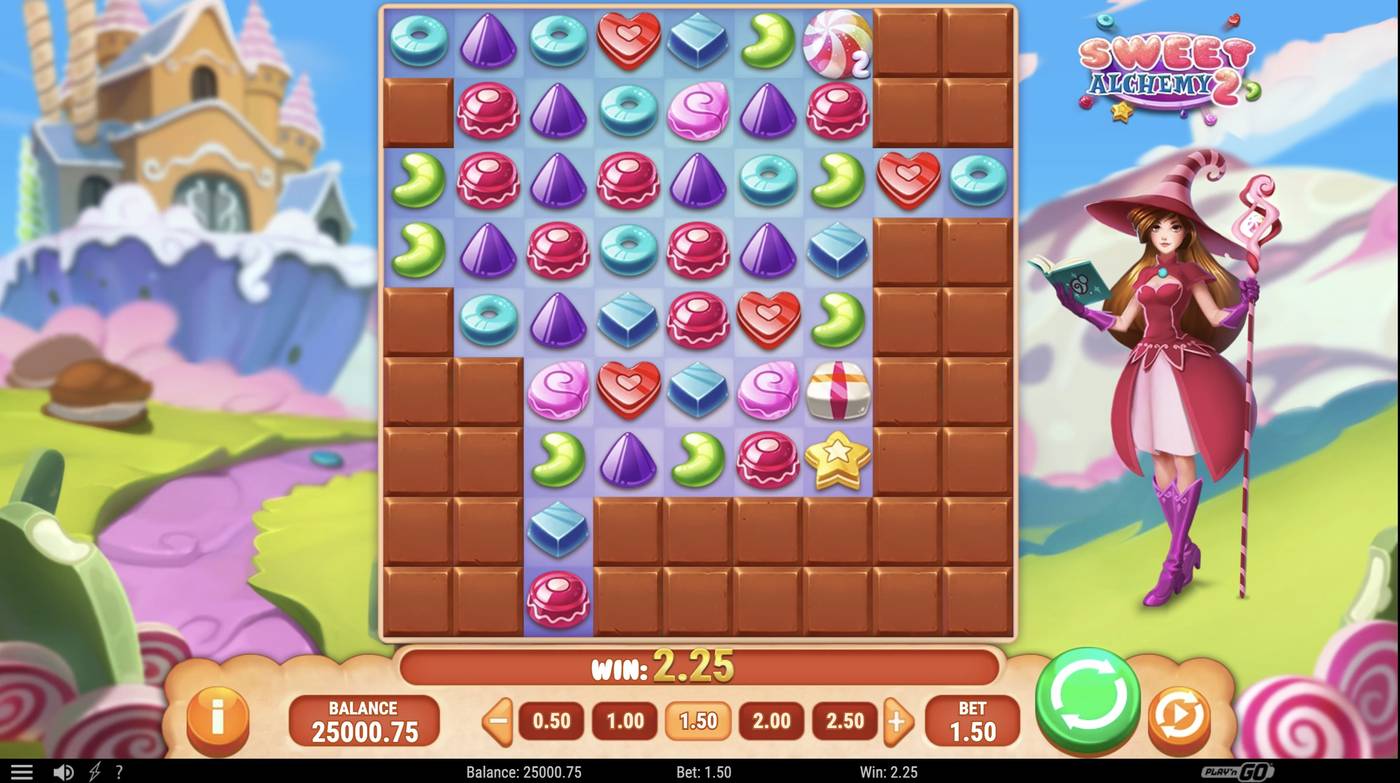1400x783 pixels.
Task: Select the 0.50 bet chip
Action: (x=551, y=721)
